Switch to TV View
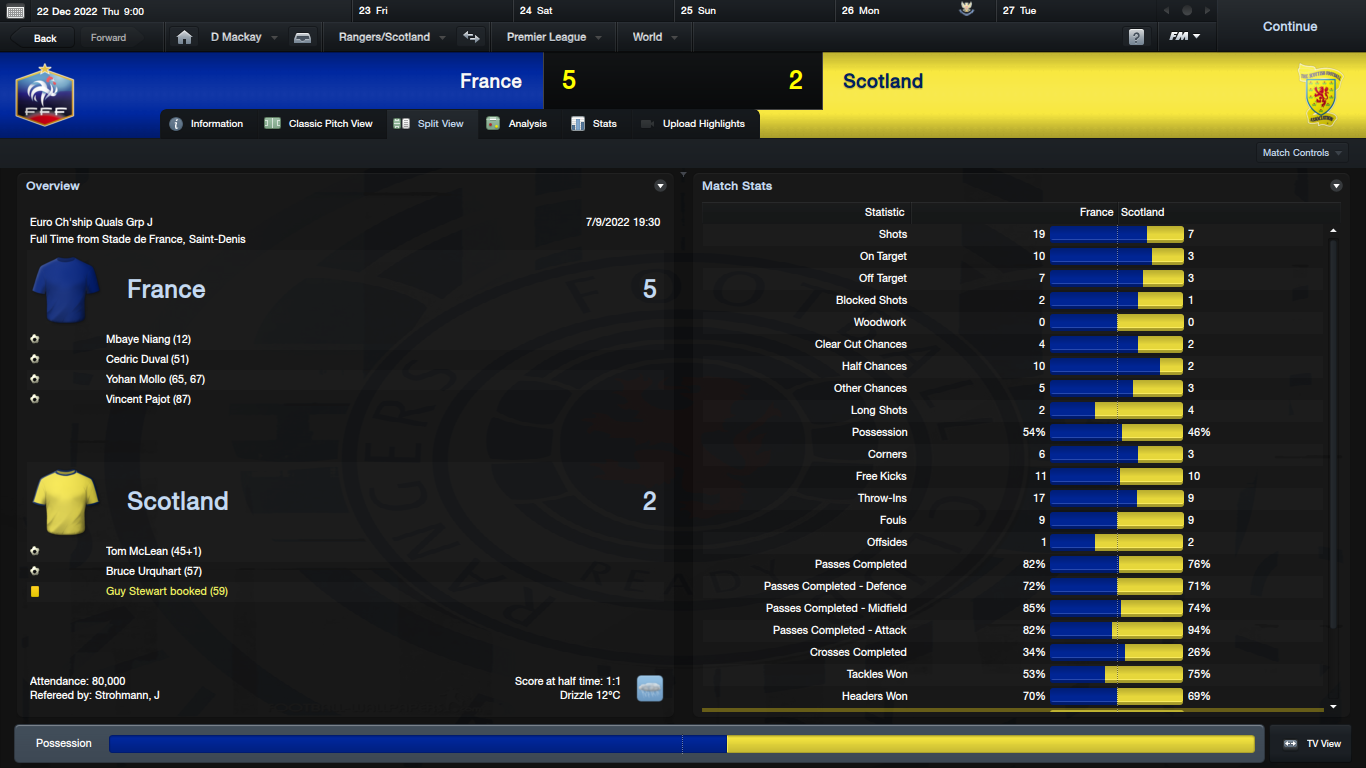Screen dimensions: 1366x768 coord(1312,744)
